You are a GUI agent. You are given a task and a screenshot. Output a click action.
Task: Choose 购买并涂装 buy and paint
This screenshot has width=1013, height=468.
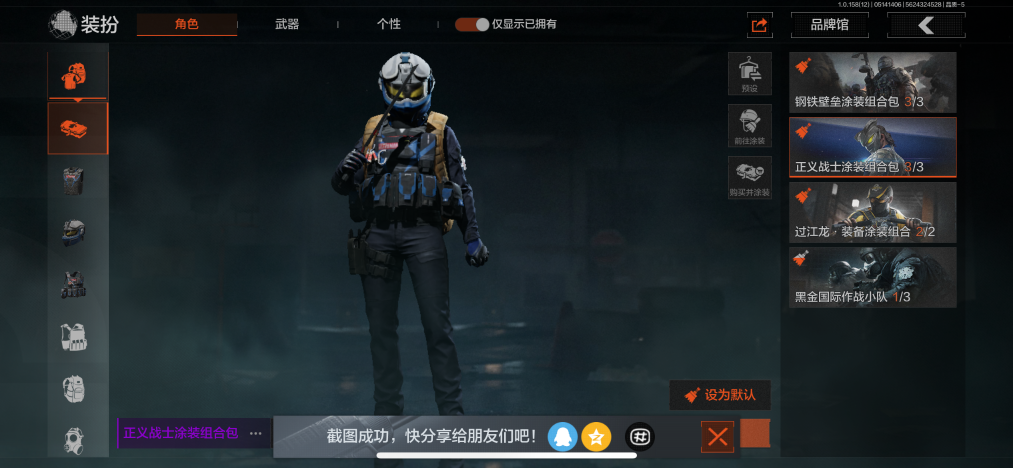749,178
